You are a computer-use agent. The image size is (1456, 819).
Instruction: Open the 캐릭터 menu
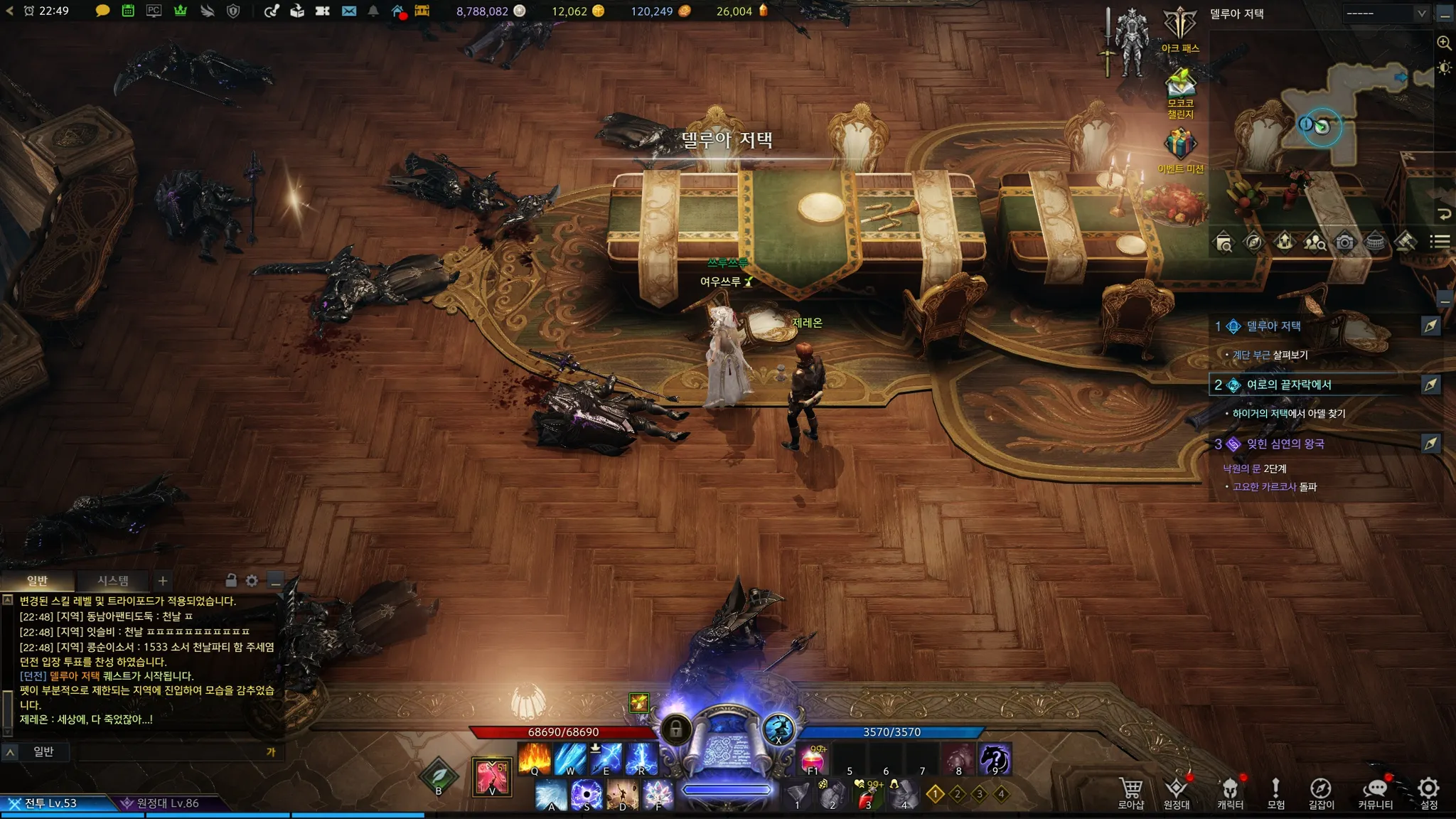point(1230,791)
